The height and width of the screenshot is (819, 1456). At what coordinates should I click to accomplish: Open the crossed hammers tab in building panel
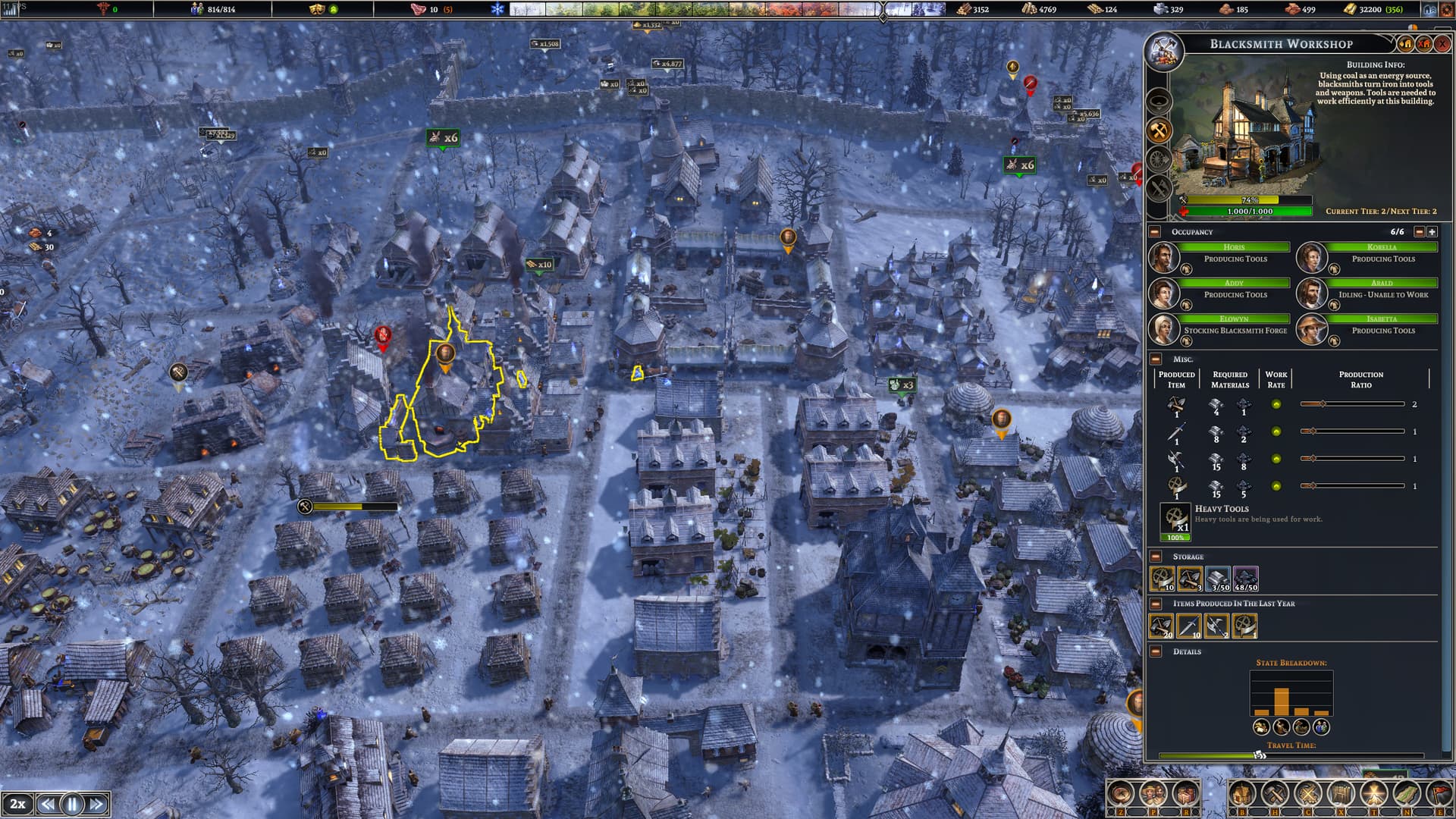click(x=1159, y=131)
